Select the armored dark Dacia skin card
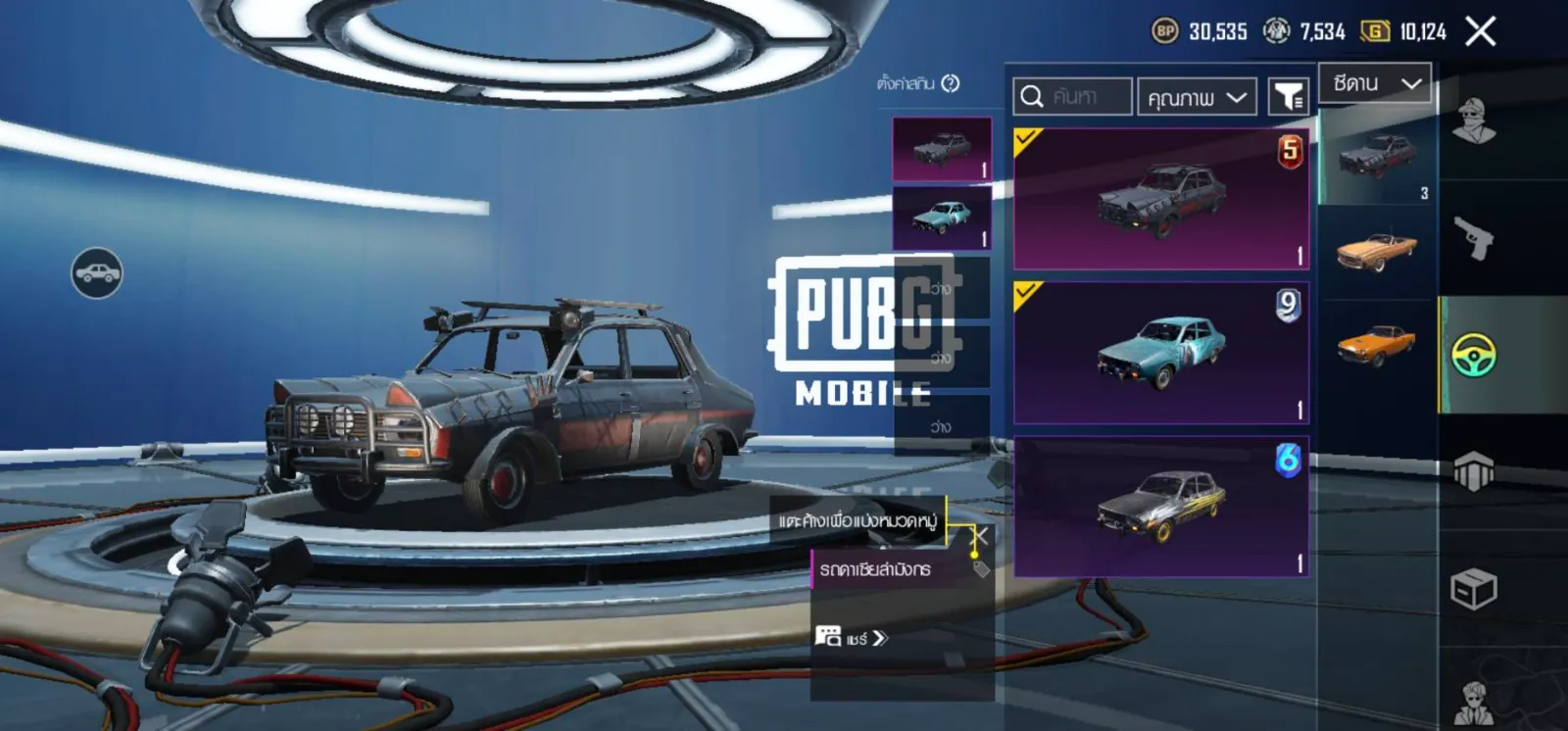This screenshot has width=1568, height=731. pos(1161,199)
